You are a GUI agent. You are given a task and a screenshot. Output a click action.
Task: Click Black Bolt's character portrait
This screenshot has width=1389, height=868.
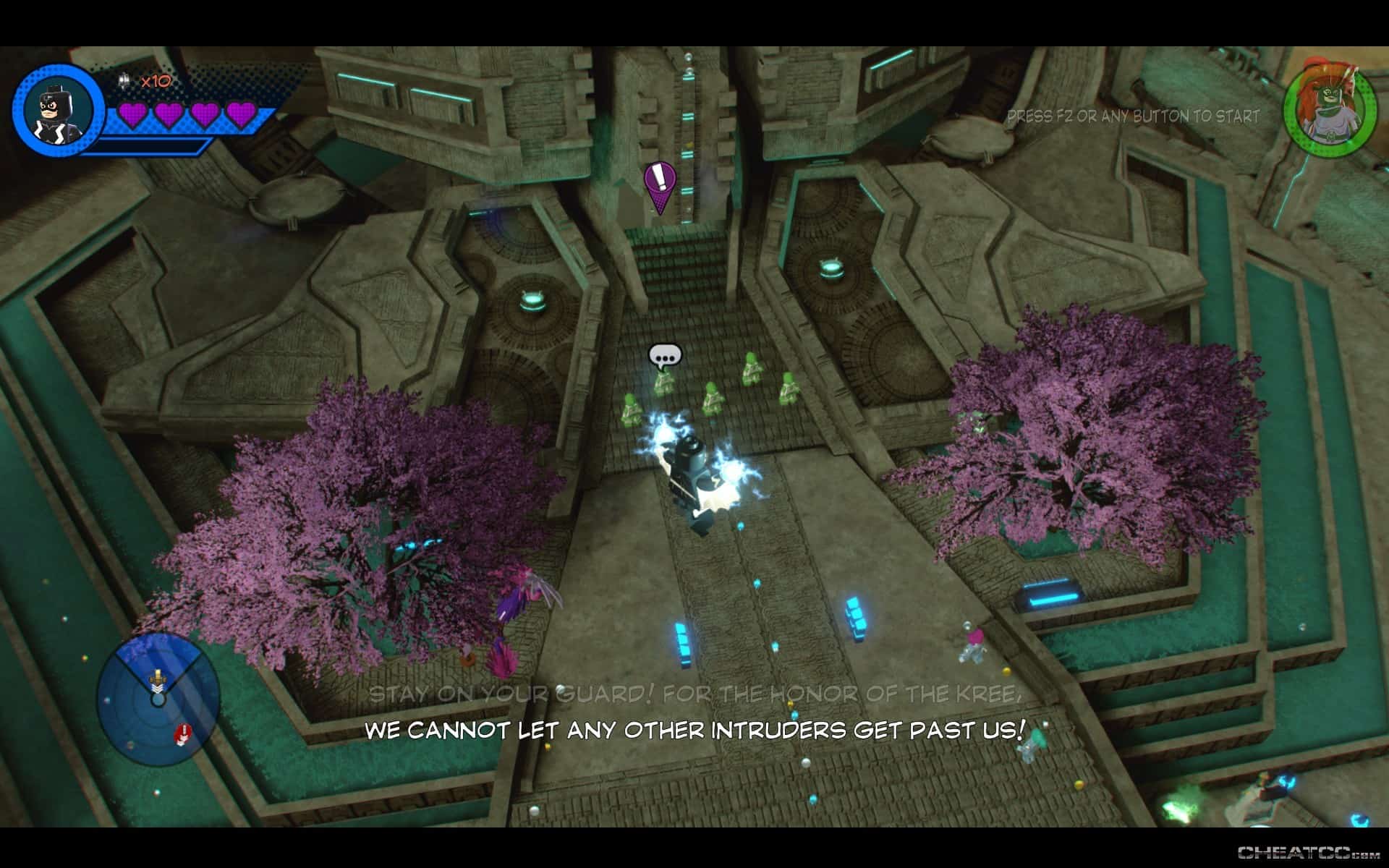[x=57, y=110]
